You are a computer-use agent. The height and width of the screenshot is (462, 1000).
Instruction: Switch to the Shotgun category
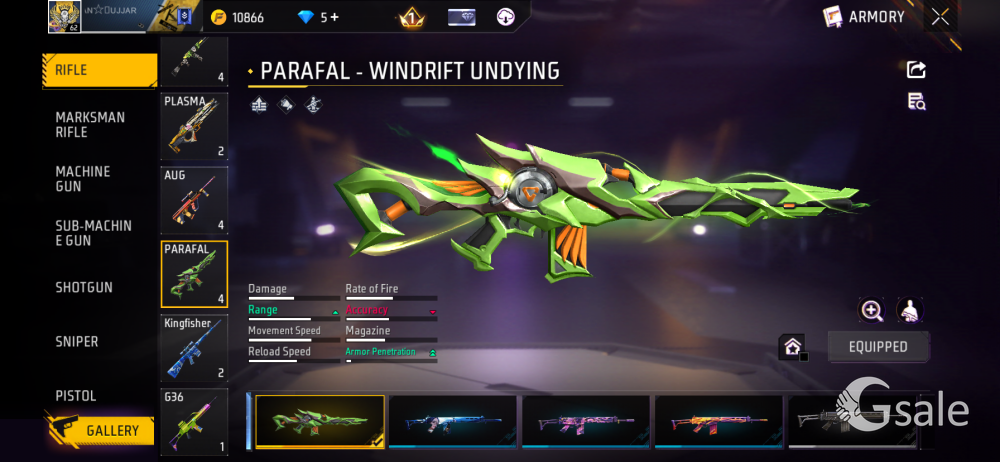[x=84, y=288]
